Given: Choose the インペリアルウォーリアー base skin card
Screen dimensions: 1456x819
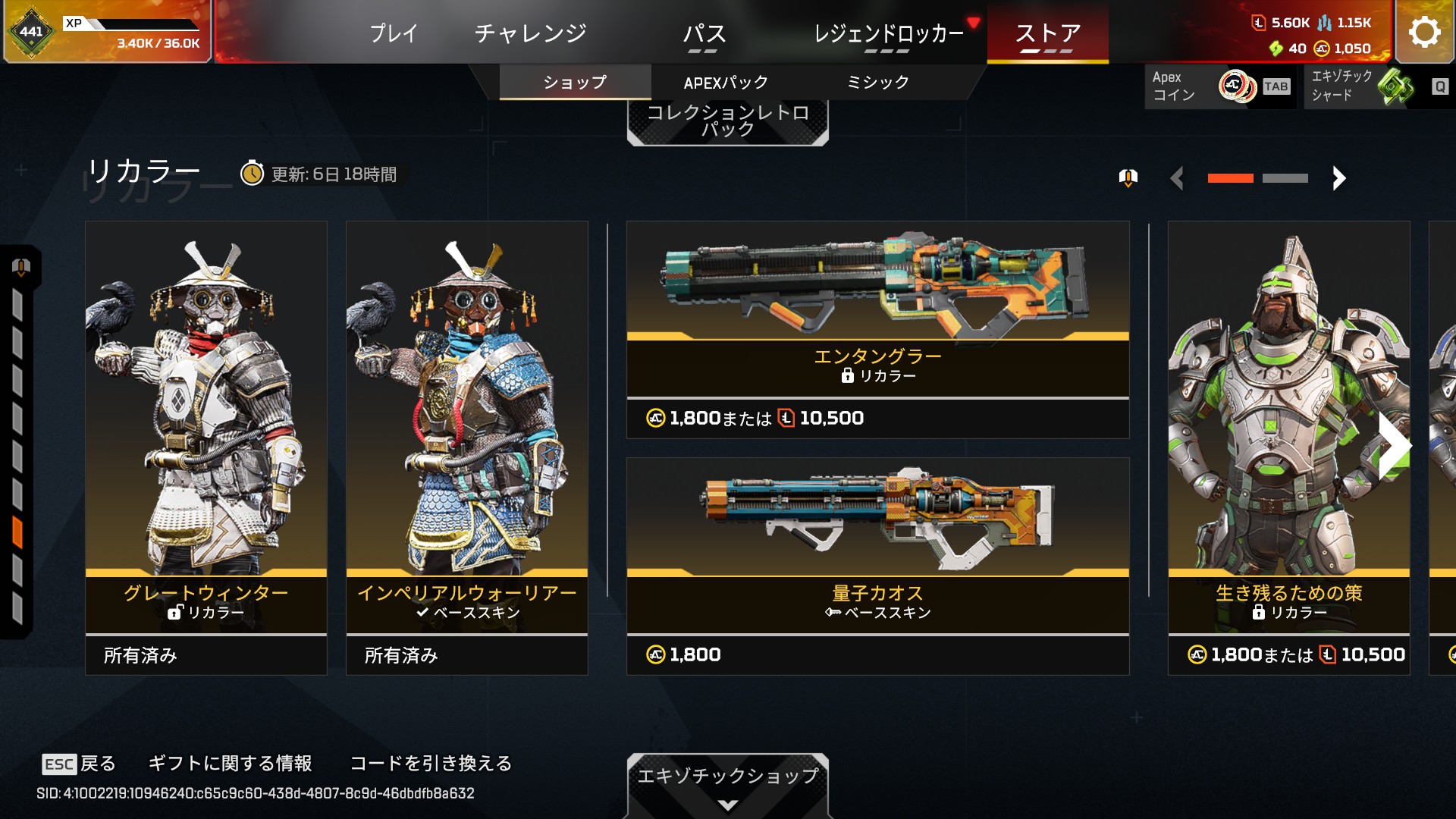Looking at the screenshot, I should (x=467, y=447).
